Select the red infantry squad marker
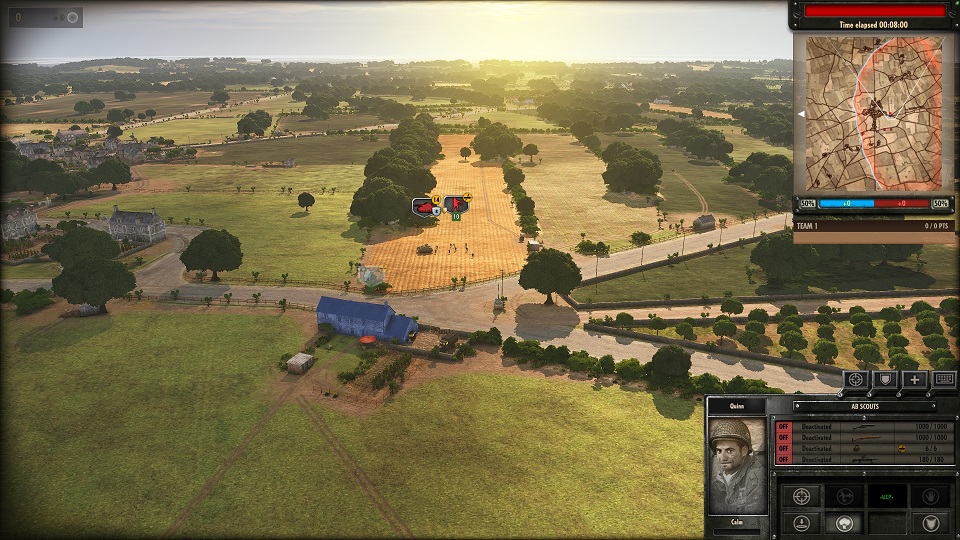This screenshot has height=540, width=960. click(x=456, y=205)
